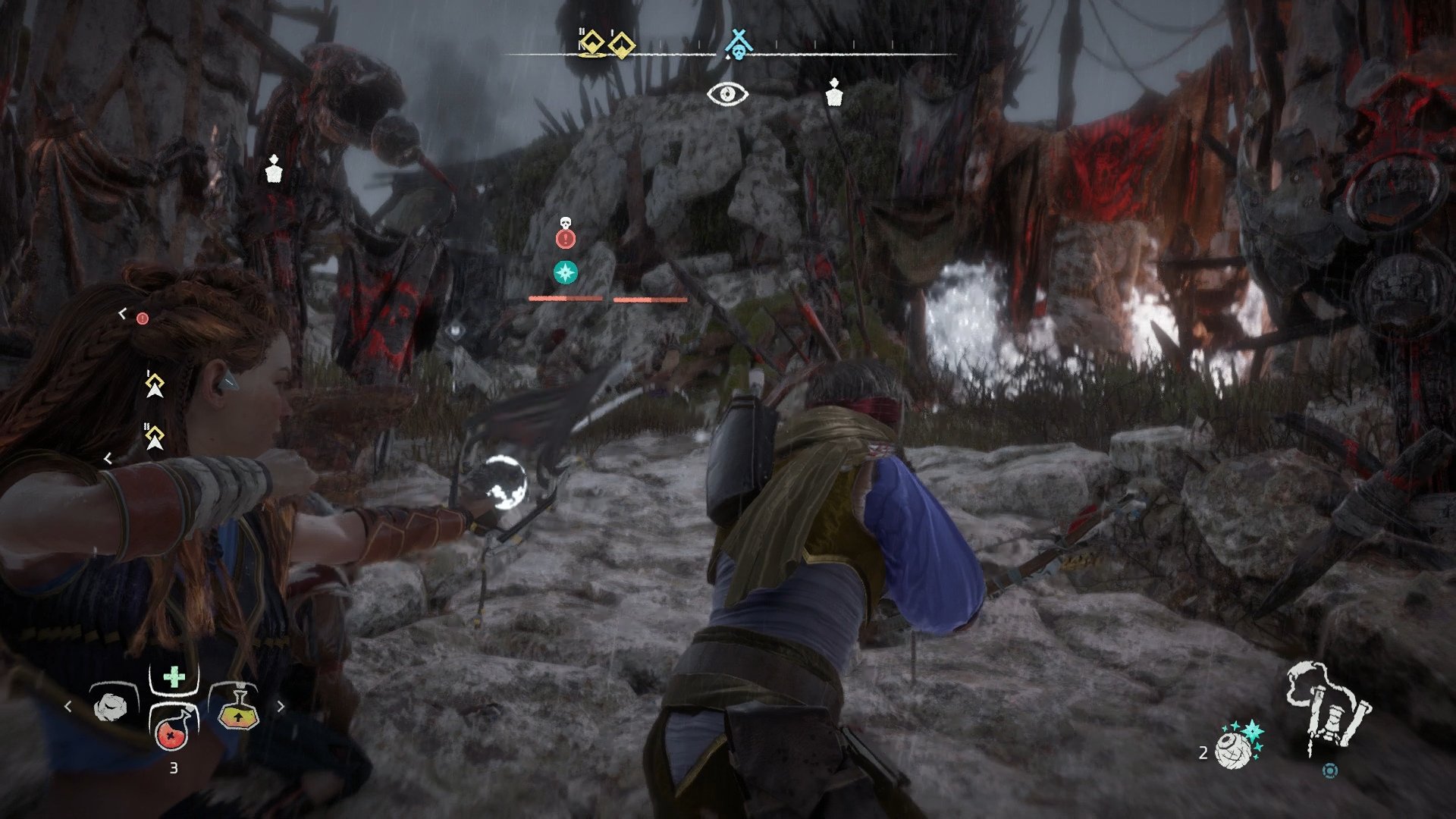Click the small teal circular icon under weapon

tap(1329, 770)
